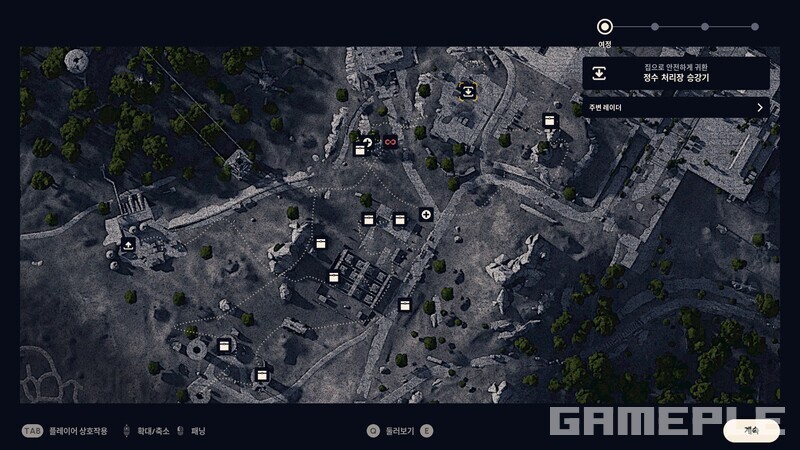Image resolution: width=800 pixels, height=450 pixels.
Task: Select the highlighted extraction elevator marker on map
Action: (x=467, y=91)
